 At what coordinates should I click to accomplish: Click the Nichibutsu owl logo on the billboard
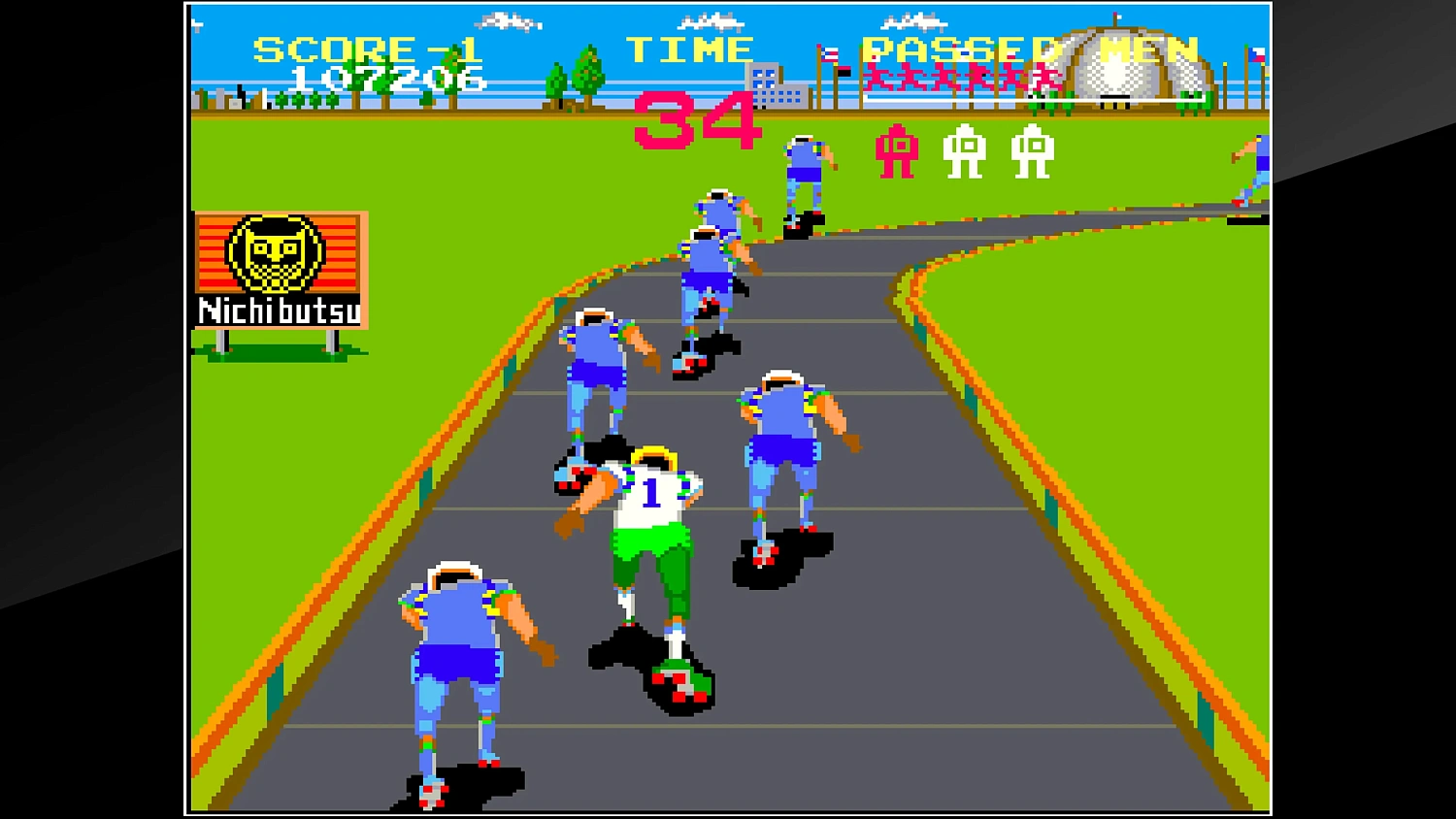tap(275, 252)
